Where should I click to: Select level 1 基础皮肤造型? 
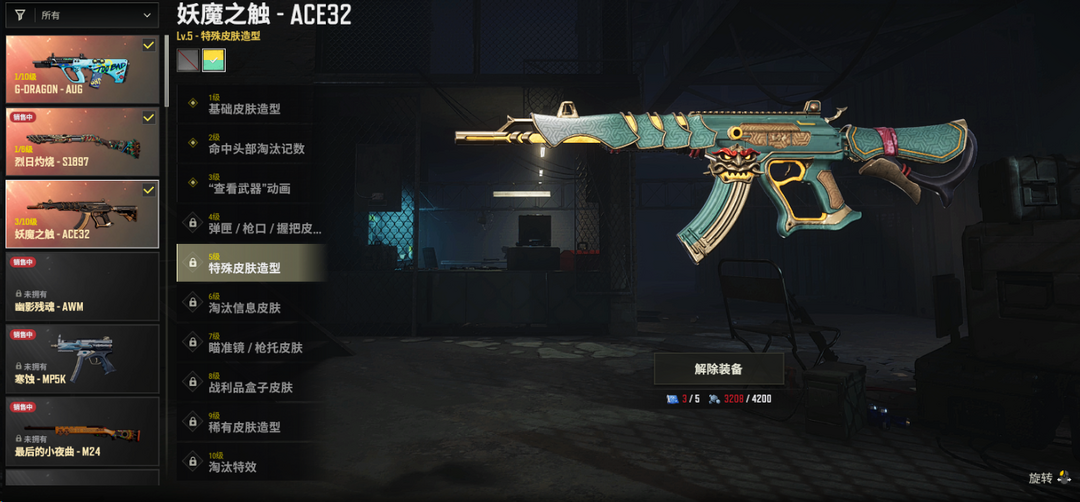pos(250,105)
